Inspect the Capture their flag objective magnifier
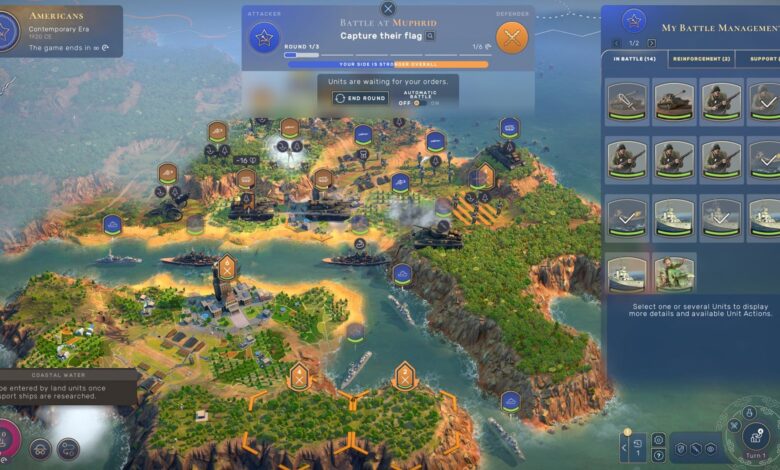 coord(431,35)
